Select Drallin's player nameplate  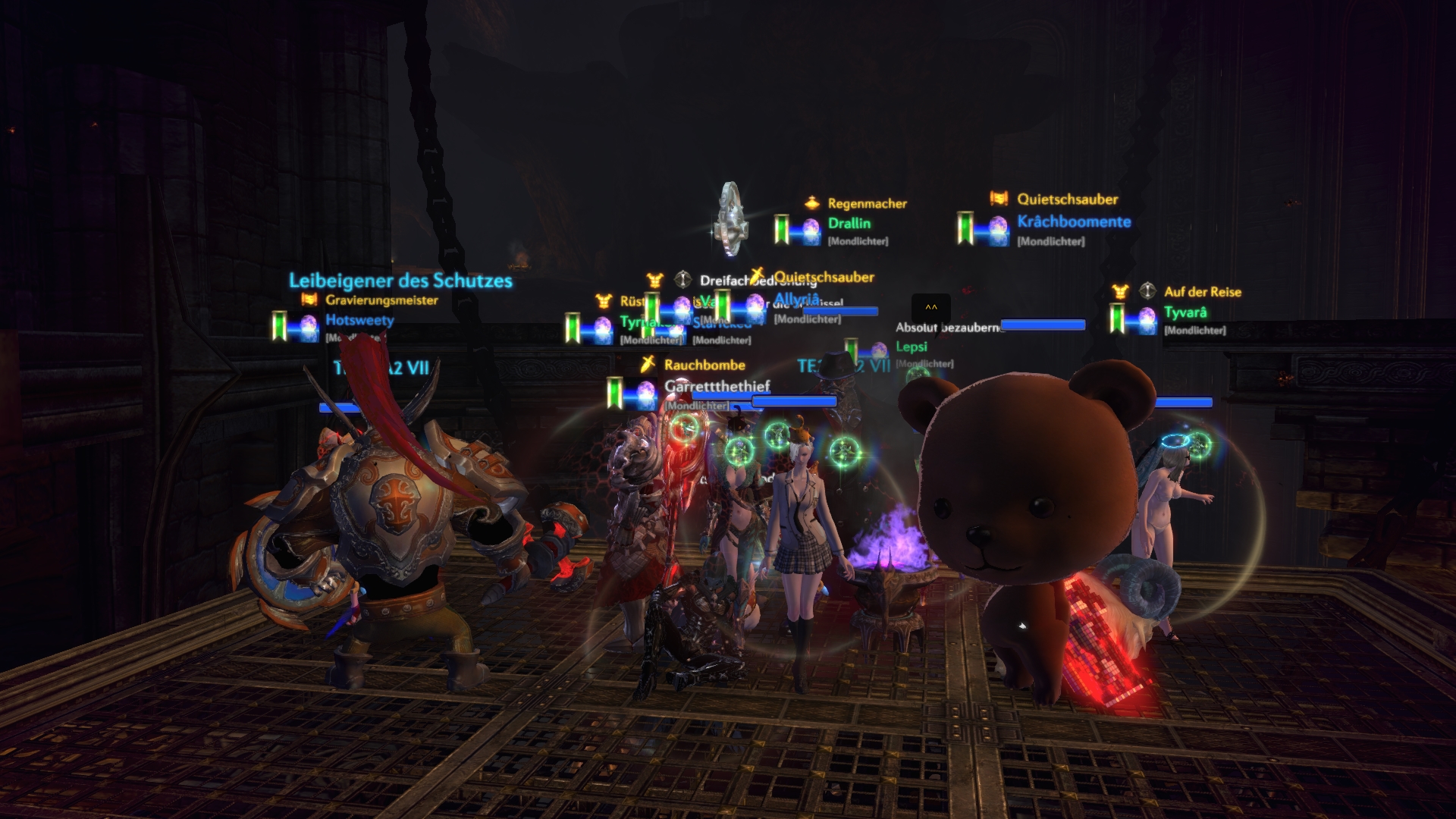coord(849,224)
